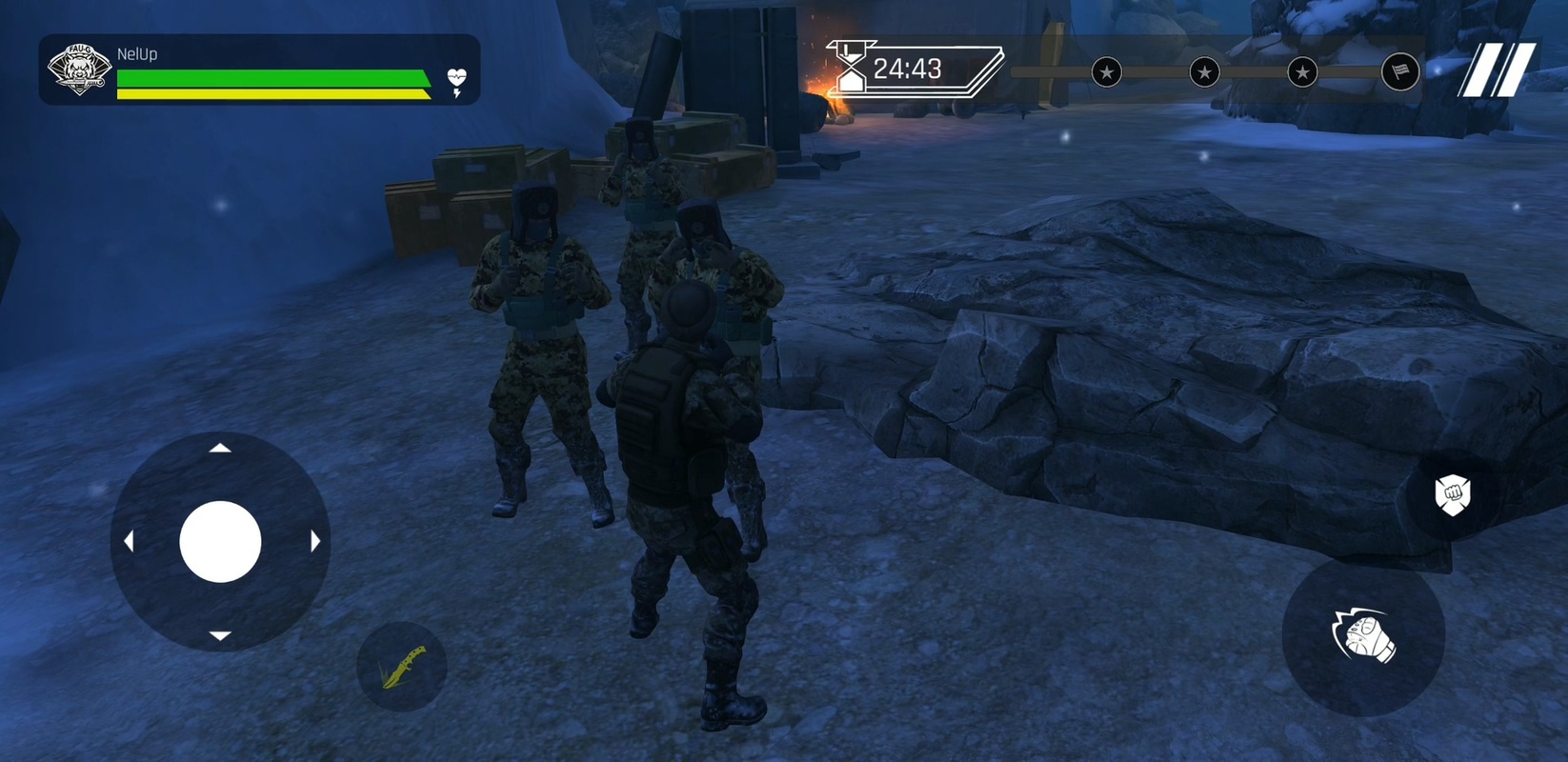This screenshot has width=1568, height=762.
Task: Tap the punch attack fist button
Action: pyautogui.click(x=1363, y=637)
